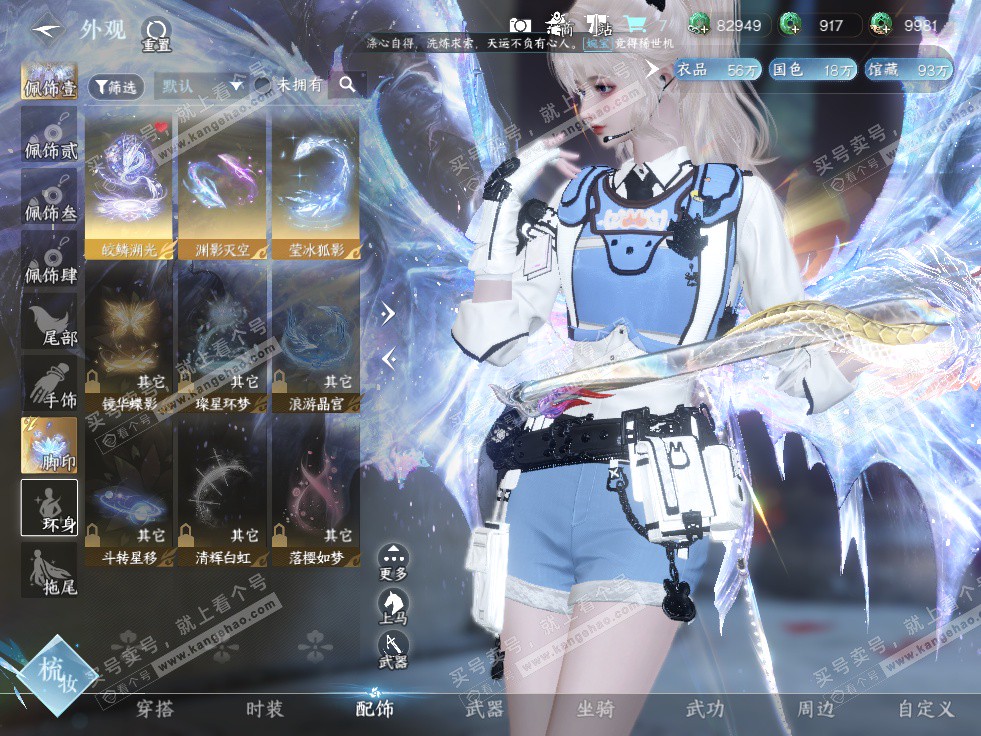Choose the 手饰 category
The height and width of the screenshot is (736, 981).
(x=50, y=385)
